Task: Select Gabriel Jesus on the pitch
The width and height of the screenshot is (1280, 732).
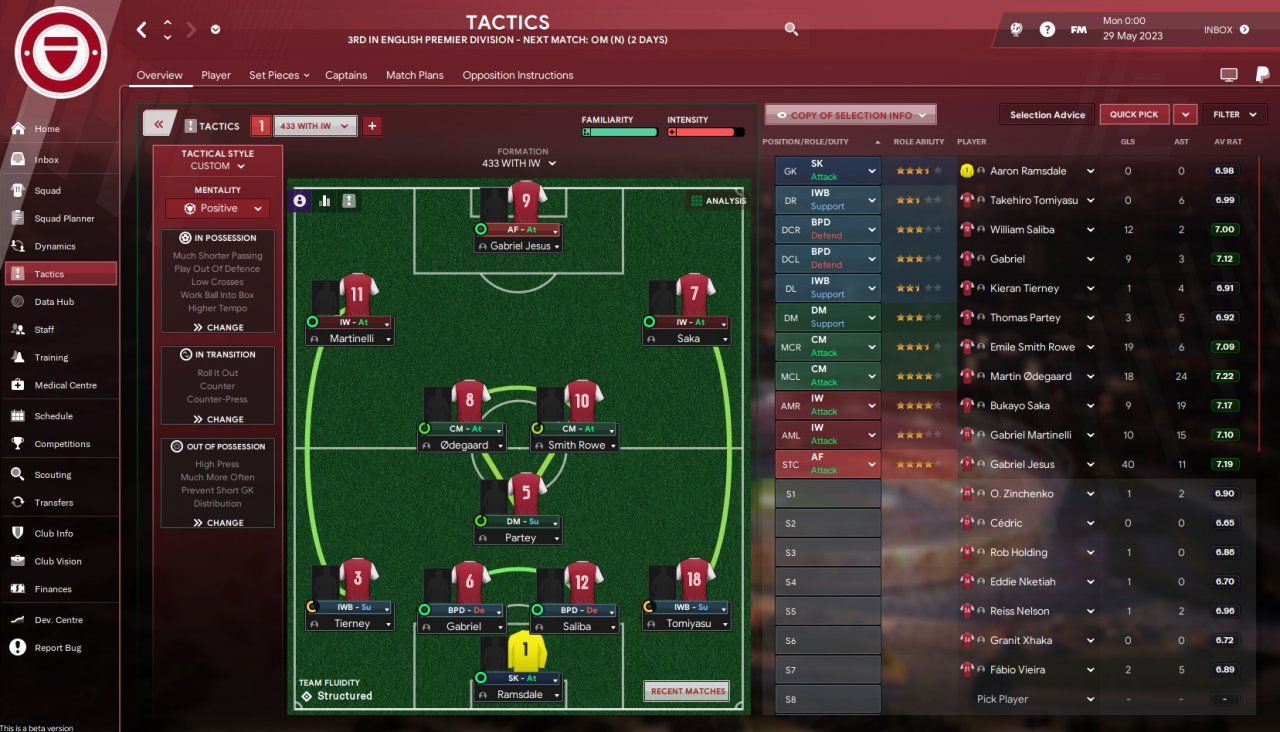Action: pyautogui.click(x=519, y=246)
